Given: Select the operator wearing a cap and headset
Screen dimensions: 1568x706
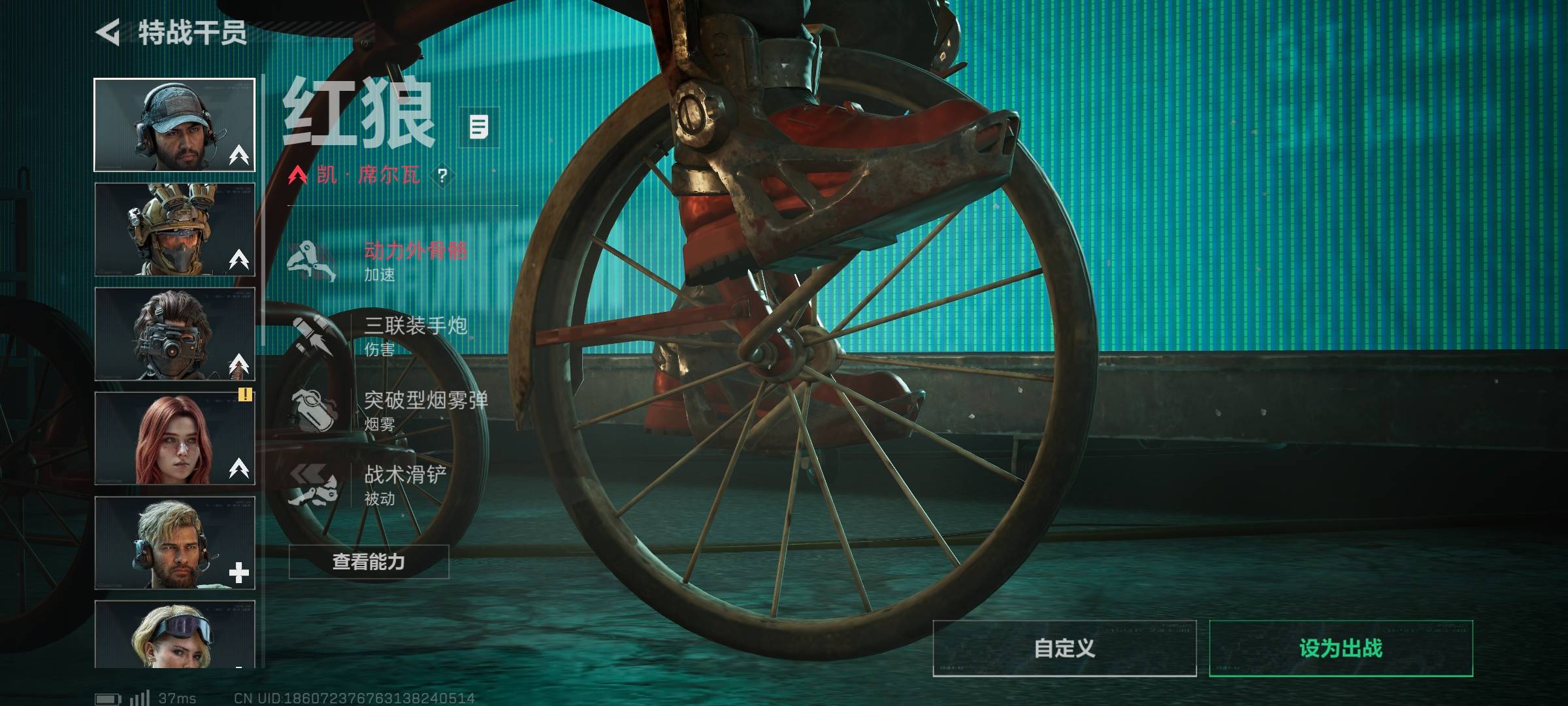Looking at the screenshot, I should pos(174,125).
